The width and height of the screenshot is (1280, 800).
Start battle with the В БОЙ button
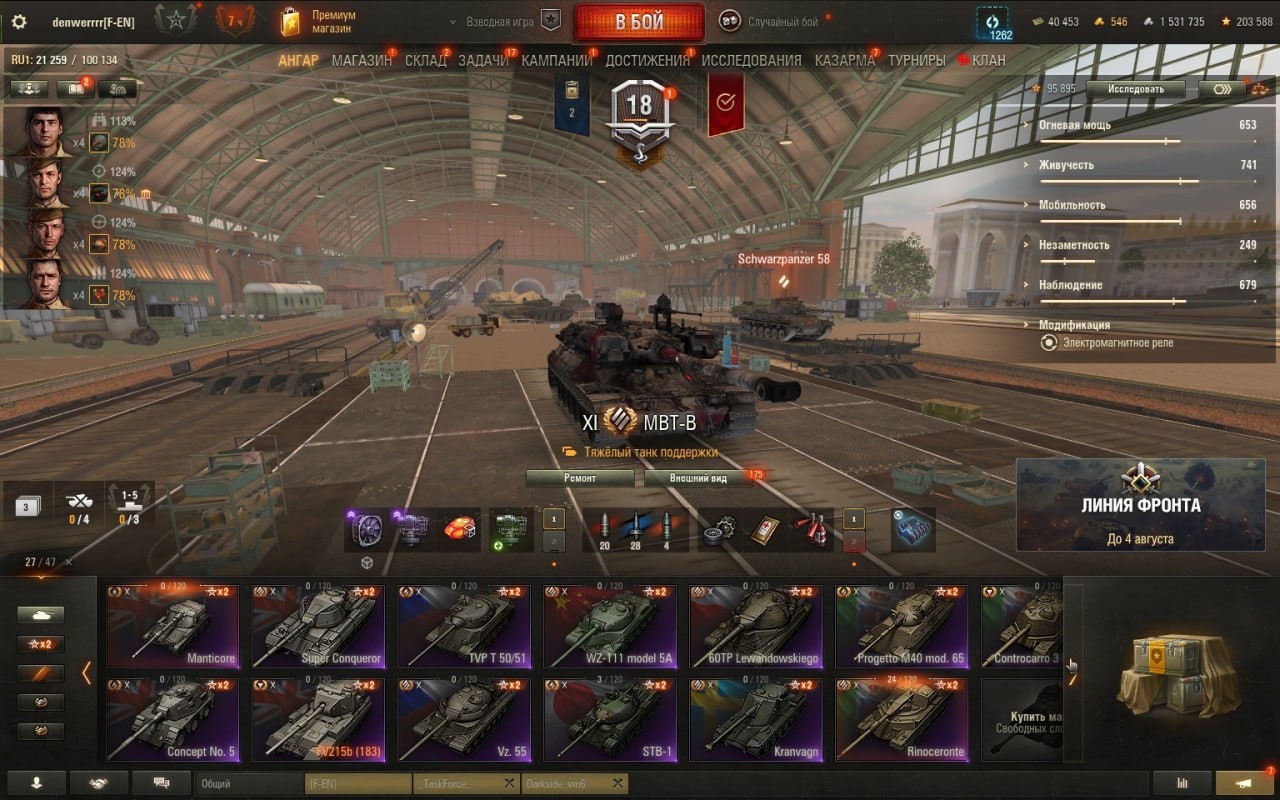(x=639, y=22)
